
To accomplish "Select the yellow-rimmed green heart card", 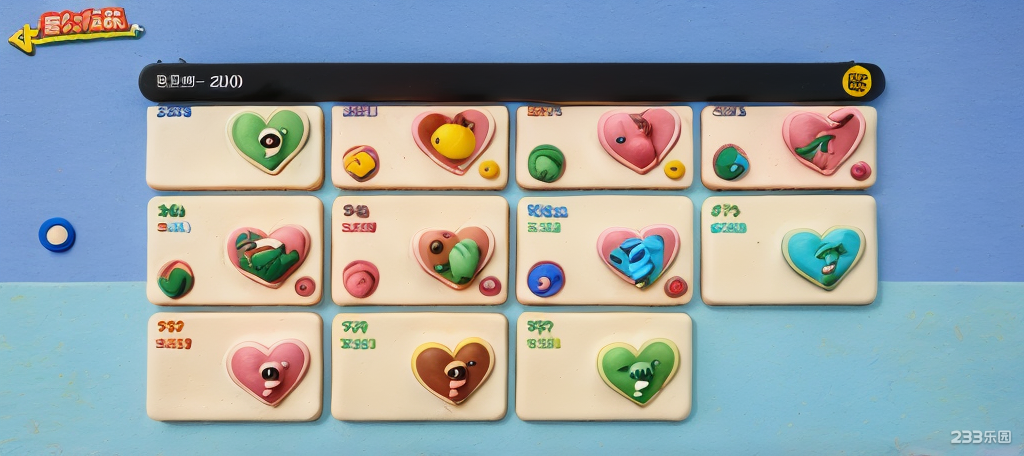I will [x=604, y=367].
